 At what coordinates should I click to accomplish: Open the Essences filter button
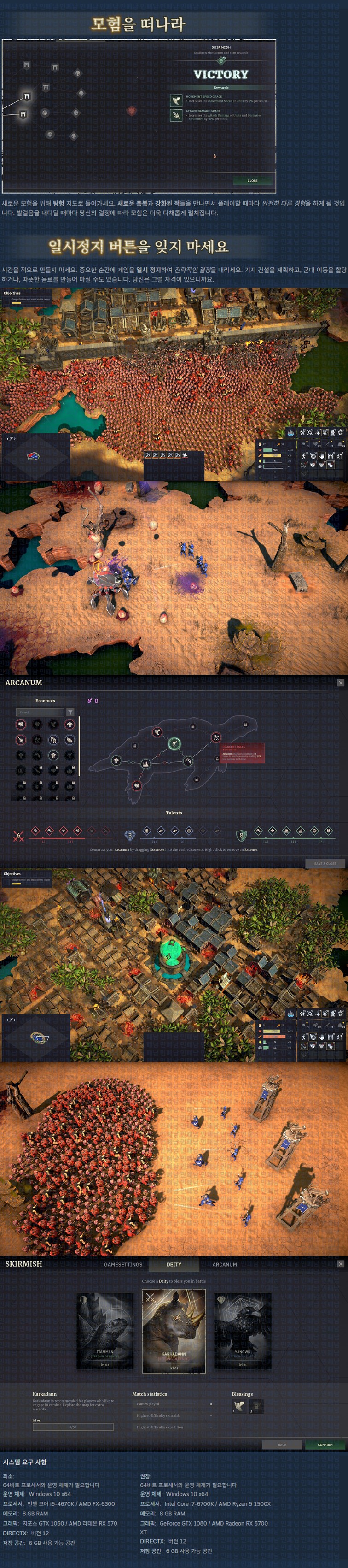pos(70,712)
